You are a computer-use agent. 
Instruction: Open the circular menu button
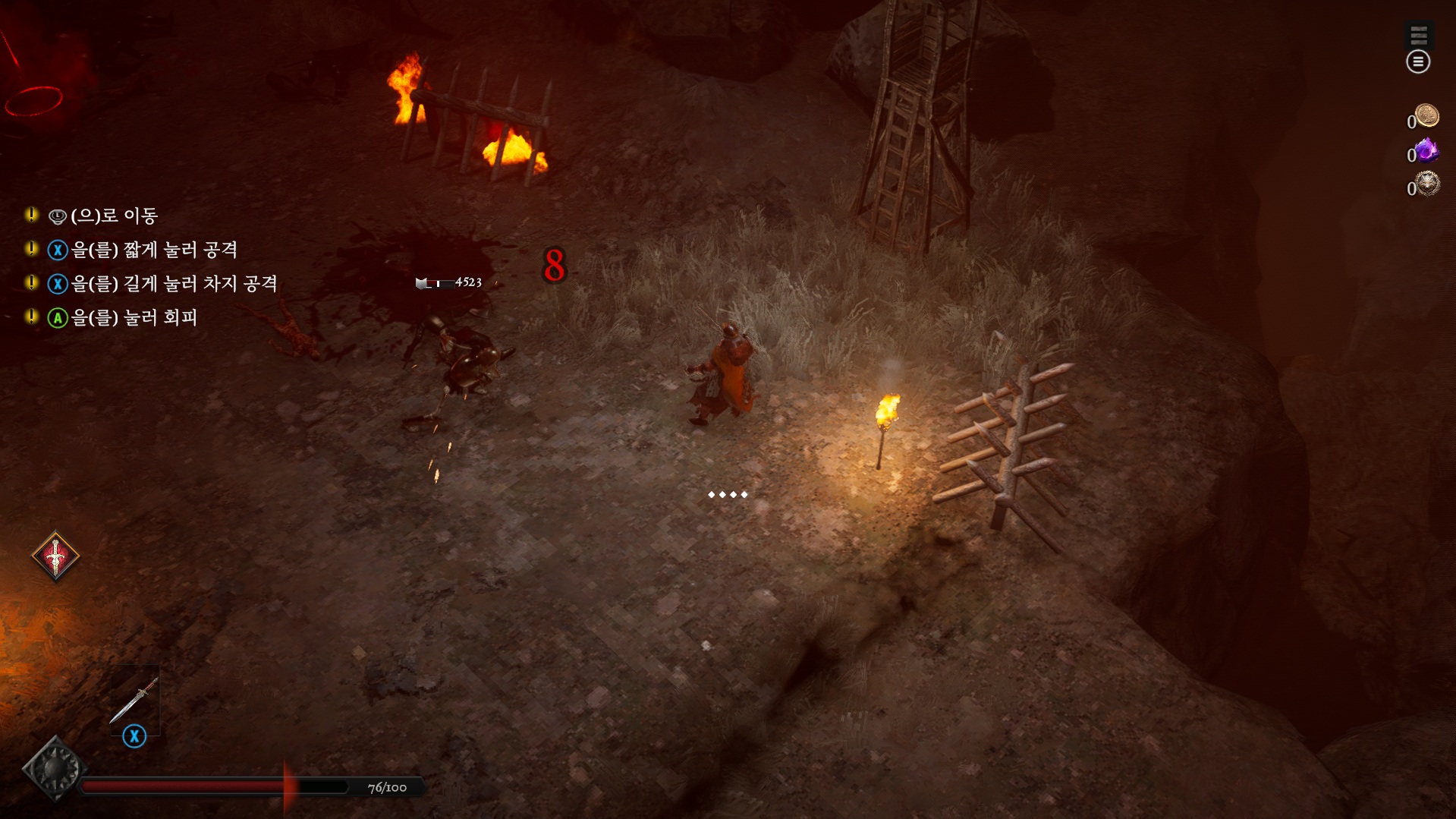(1417, 61)
